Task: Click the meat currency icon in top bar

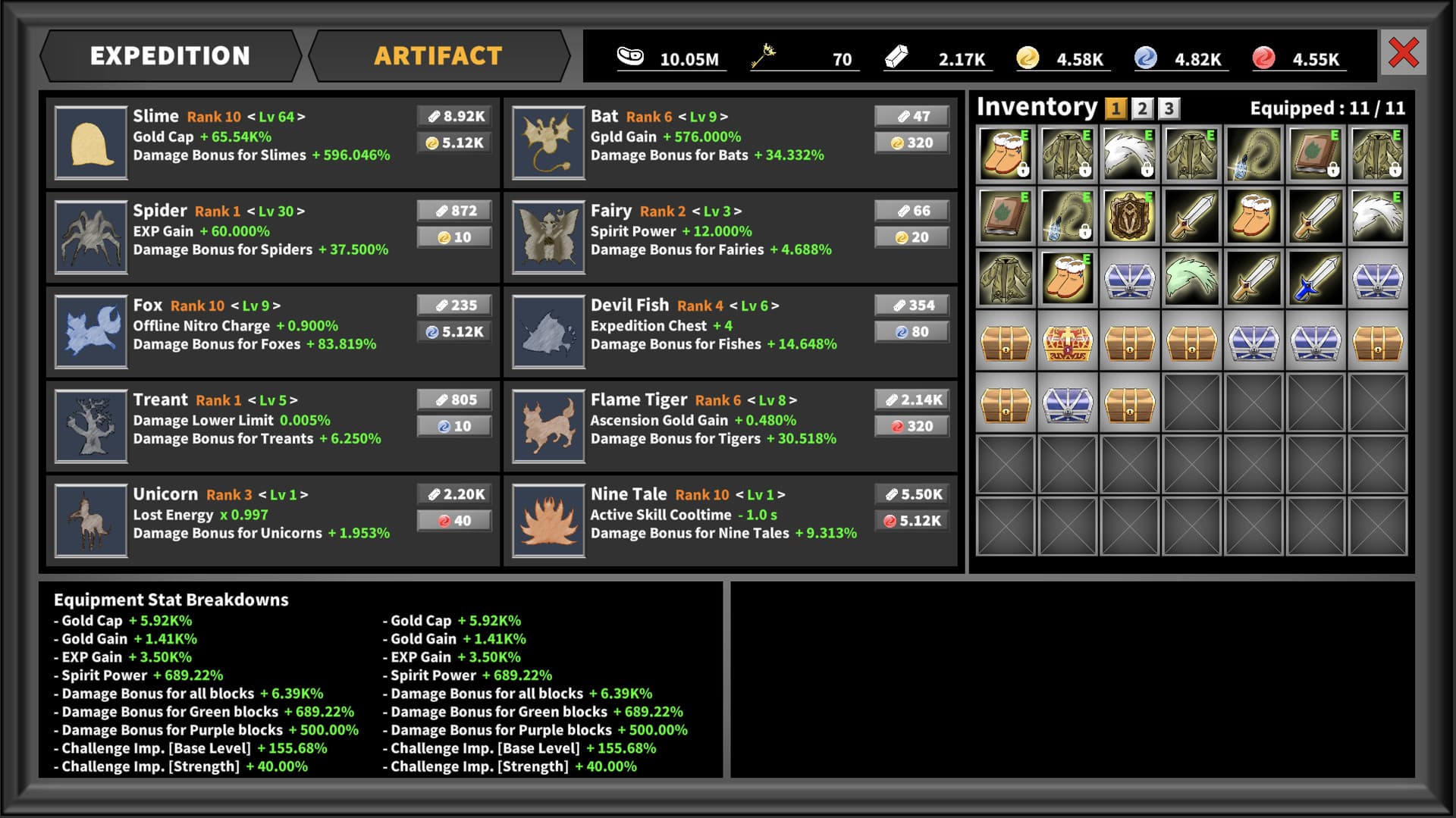Action: tap(632, 55)
